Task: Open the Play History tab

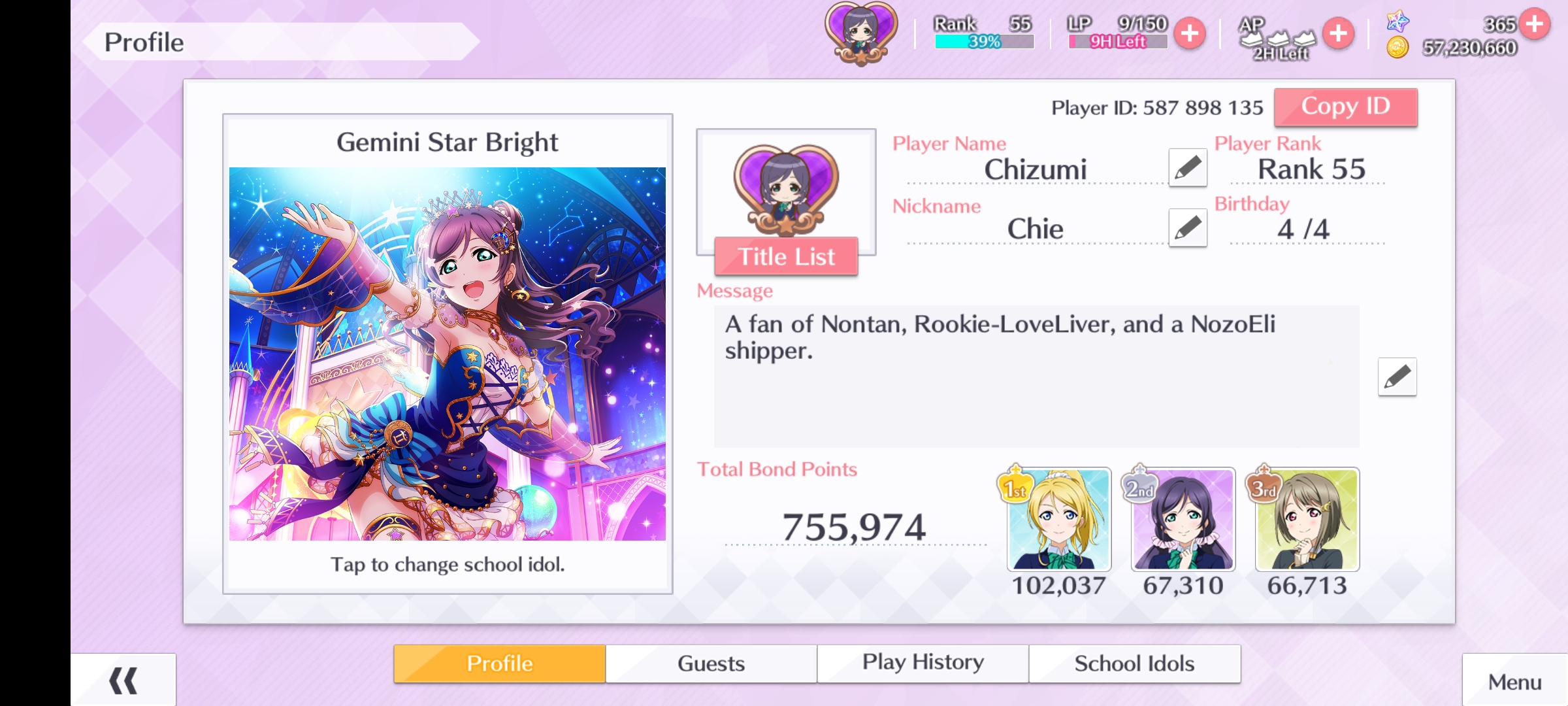Action: tap(923, 664)
